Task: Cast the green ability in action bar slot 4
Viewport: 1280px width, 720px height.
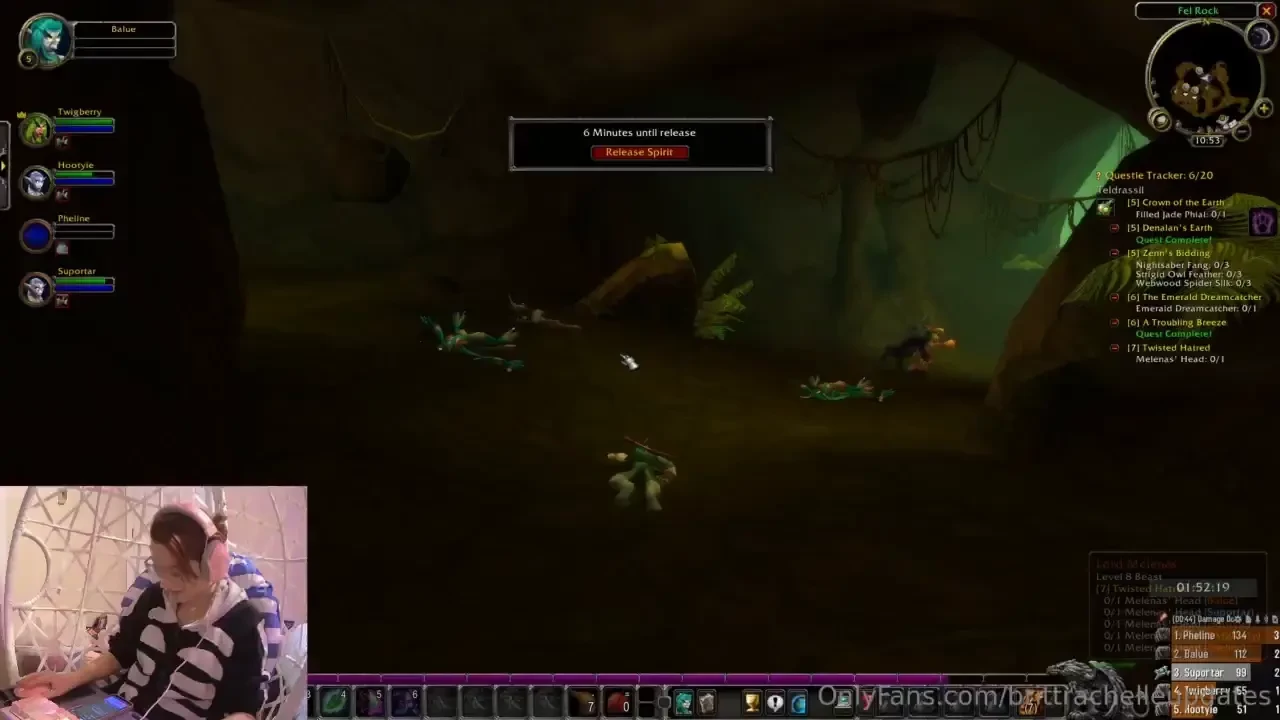Action: tap(333, 701)
